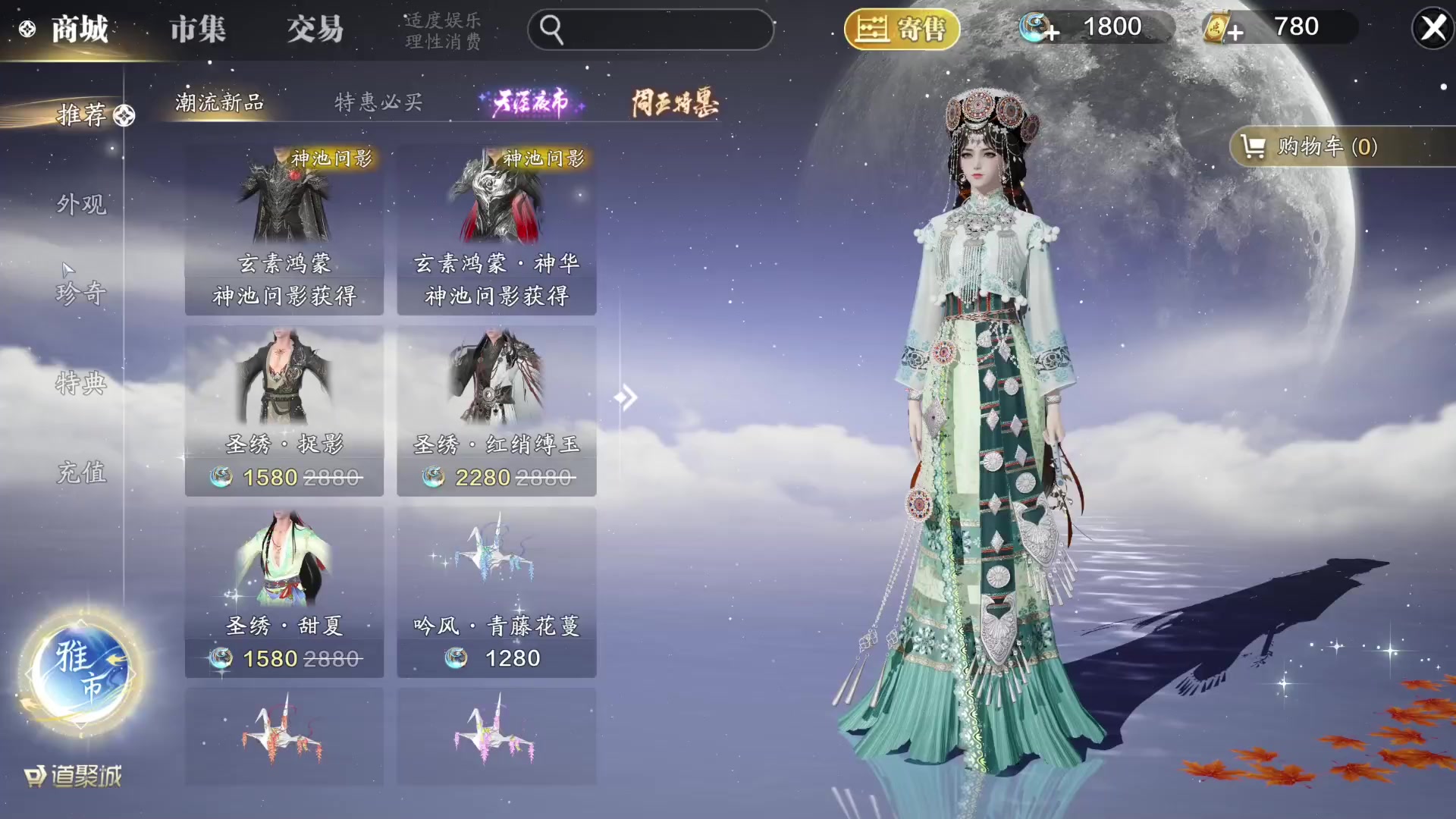Screen dimensions: 1456x819
Task: Pick the 圣绣·红绡缚玉 outfit for 2280
Action: pos(497,411)
